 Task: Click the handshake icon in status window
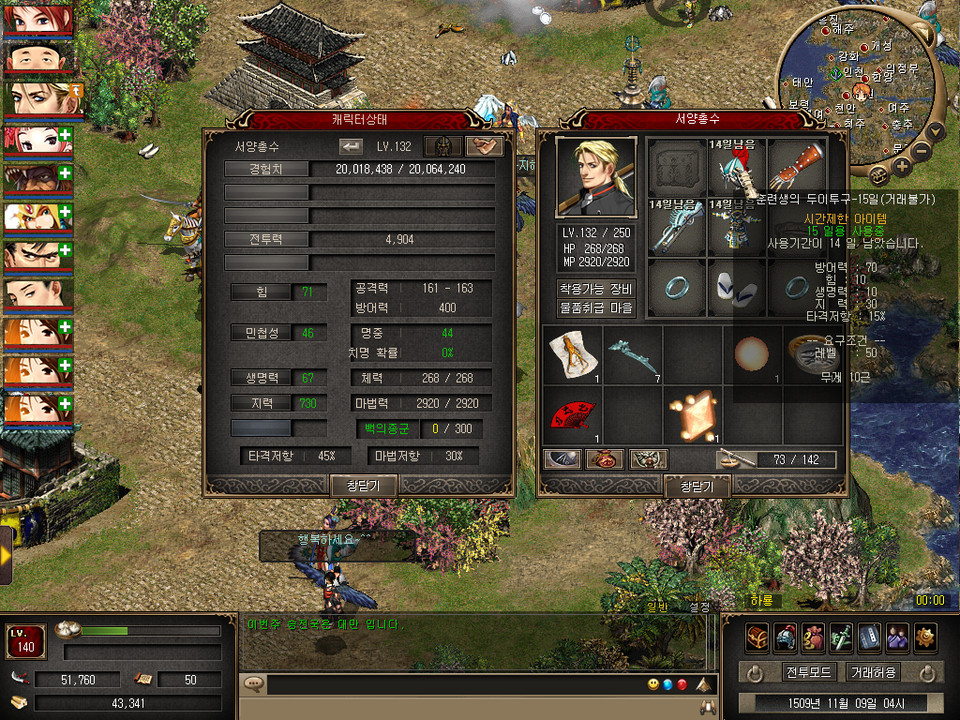(x=484, y=146)
